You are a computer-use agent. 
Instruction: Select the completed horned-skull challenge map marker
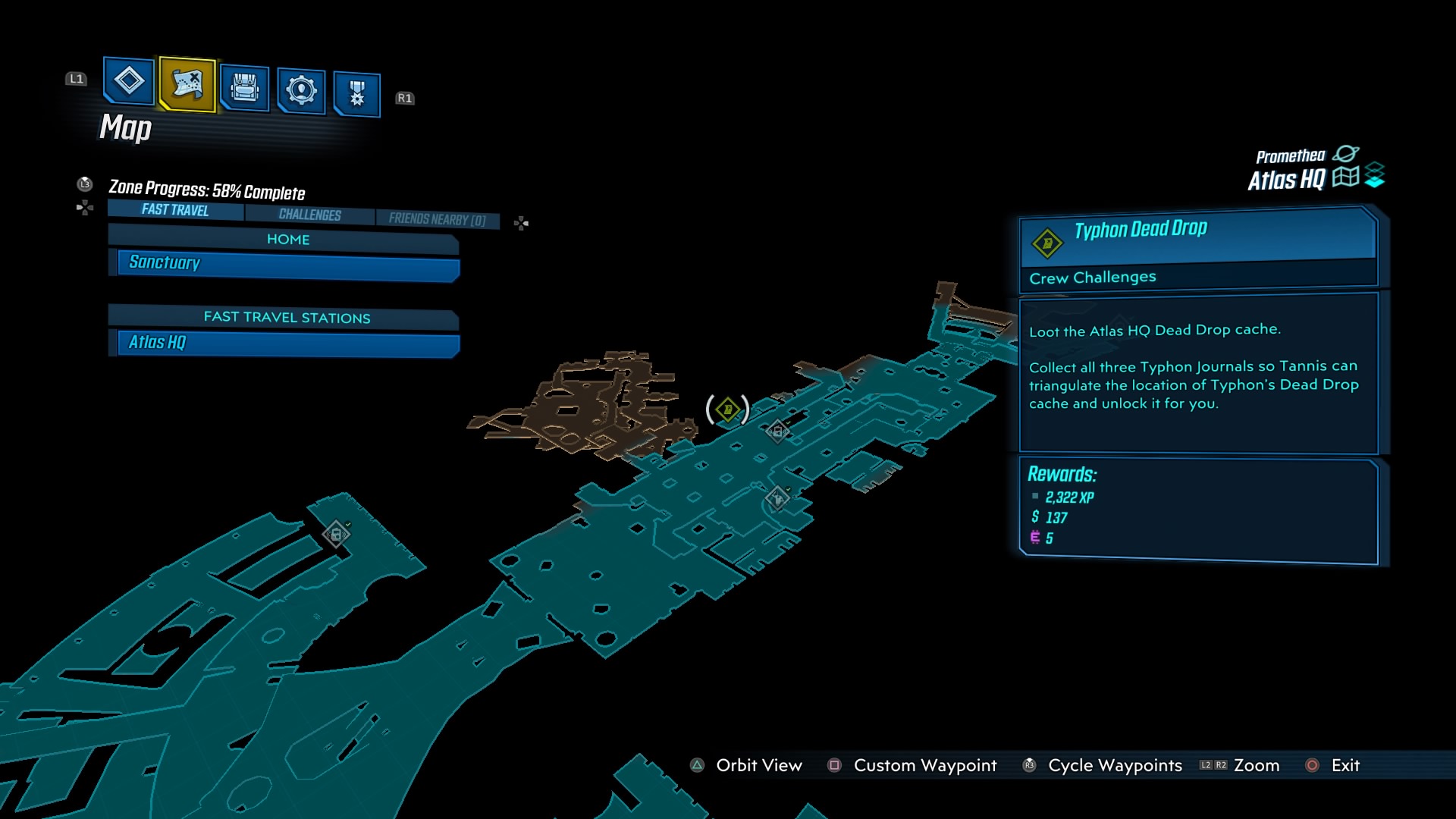pyautogui.click(x=777, y=498)
